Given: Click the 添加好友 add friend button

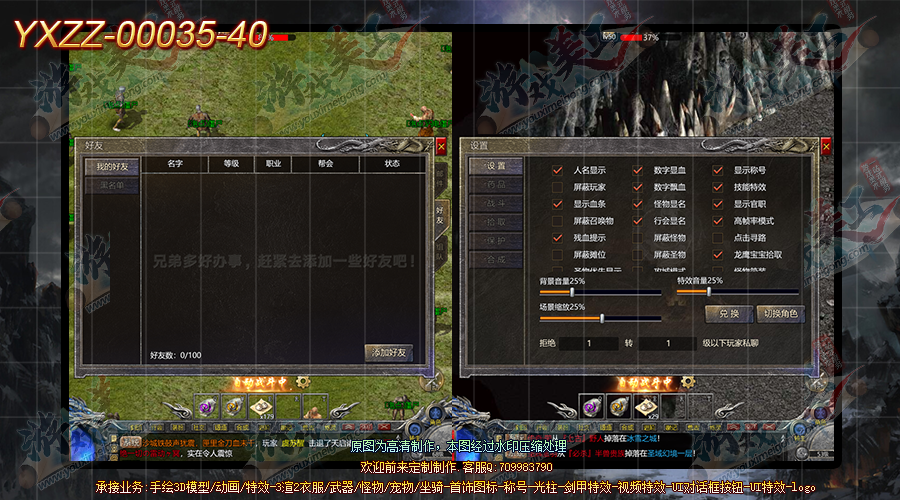Looking at the screenshot, I should tap(389, 353).
